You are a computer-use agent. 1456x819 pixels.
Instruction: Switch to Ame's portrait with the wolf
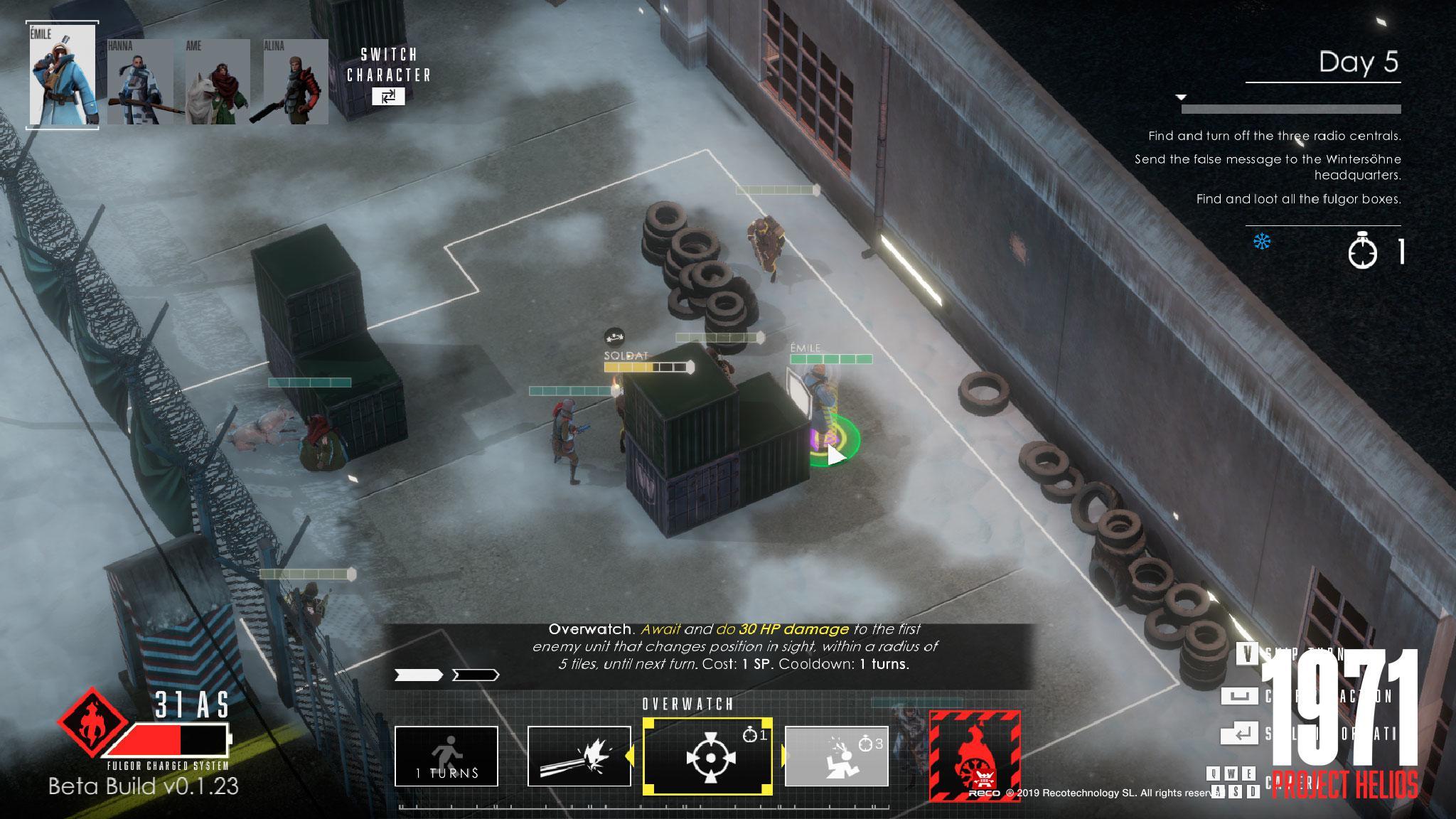[218, 82]
